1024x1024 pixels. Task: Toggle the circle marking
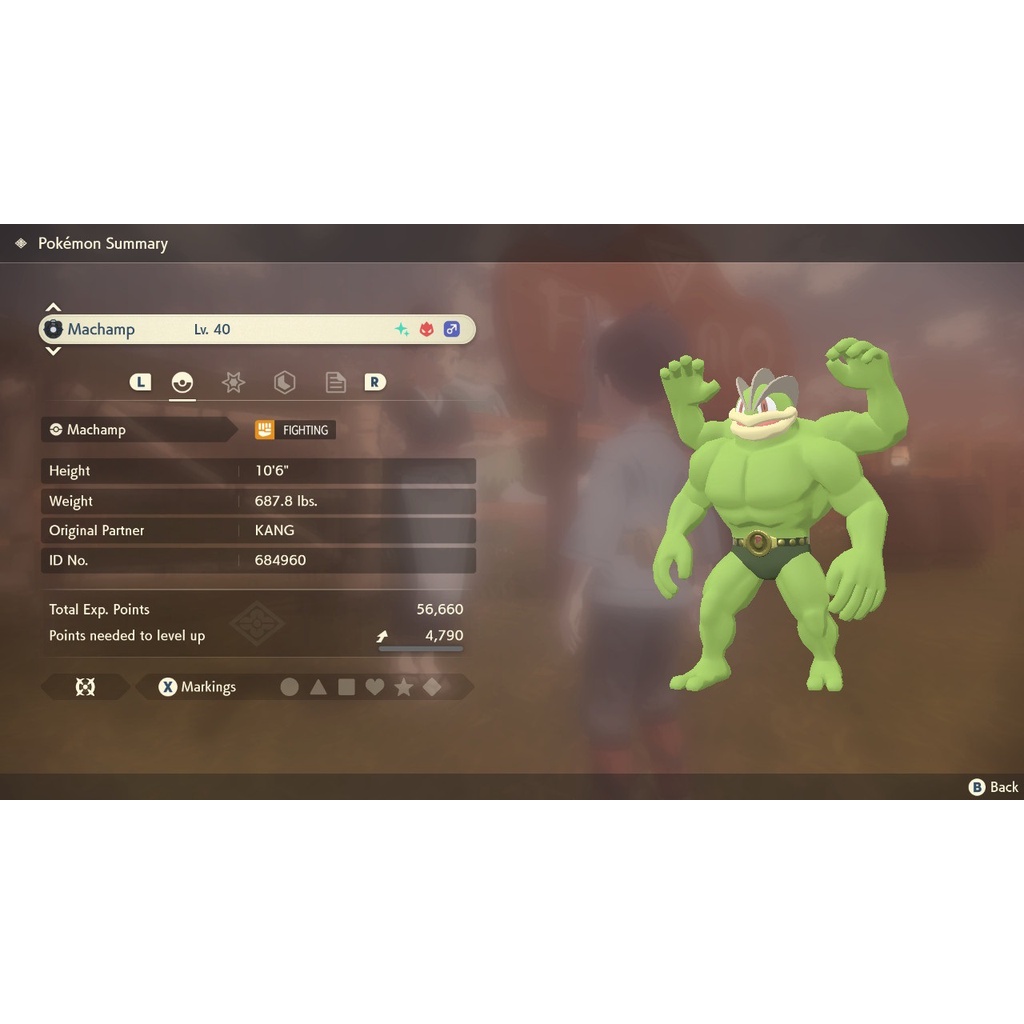coord(289,687)
